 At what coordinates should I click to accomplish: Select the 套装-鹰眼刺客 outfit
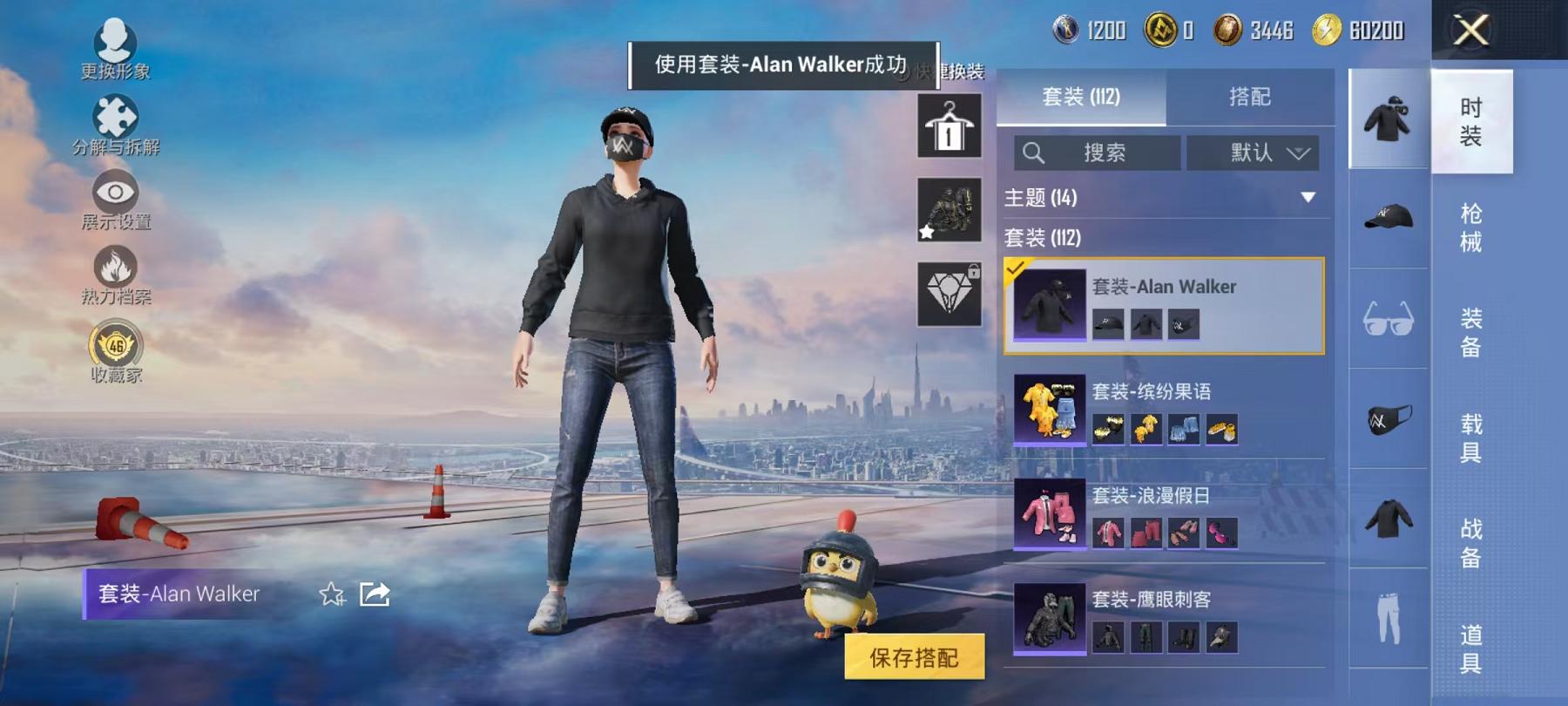(x=1159, y=619)
